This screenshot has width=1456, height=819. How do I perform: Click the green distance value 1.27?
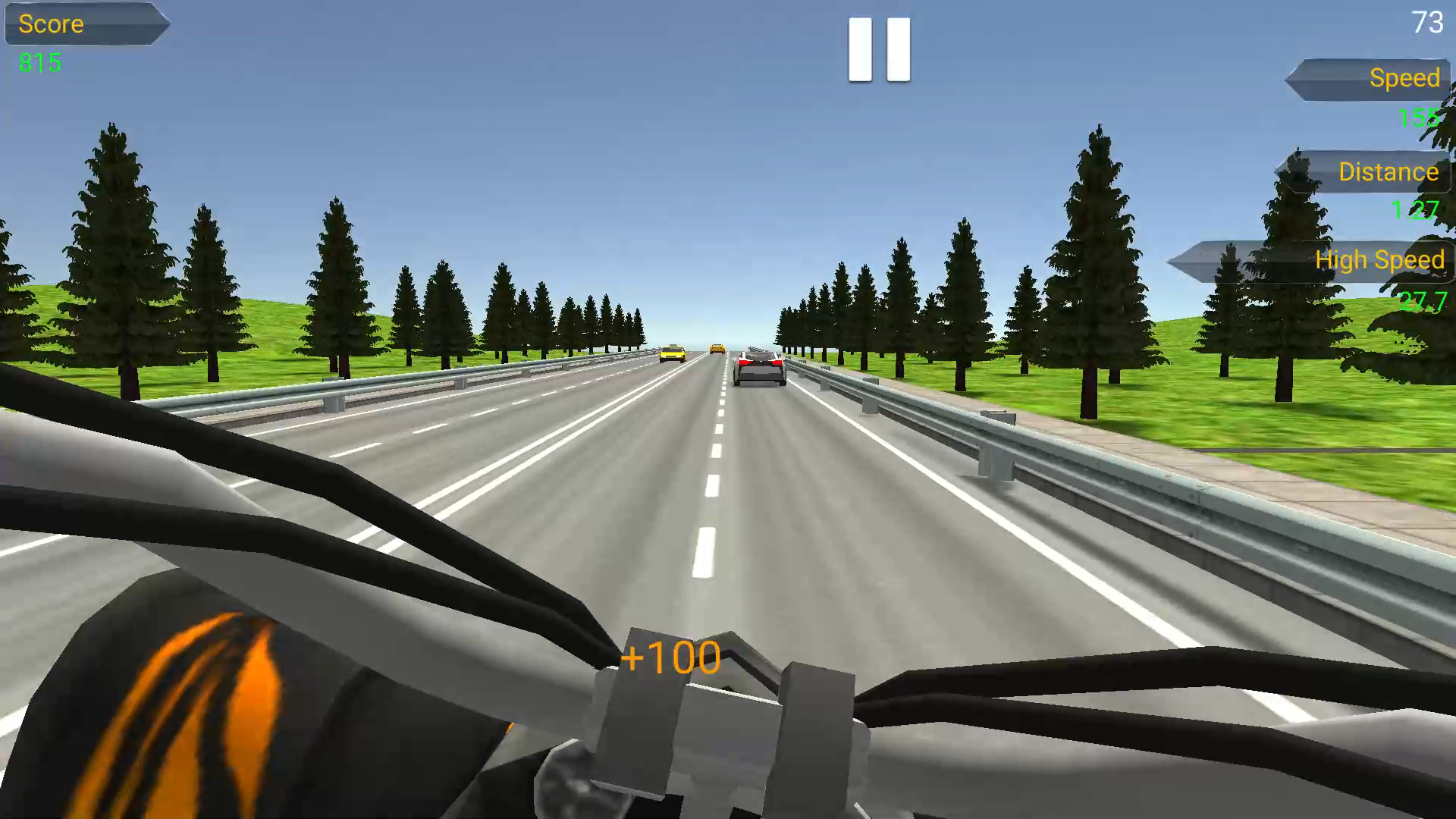pos(1417,207)
